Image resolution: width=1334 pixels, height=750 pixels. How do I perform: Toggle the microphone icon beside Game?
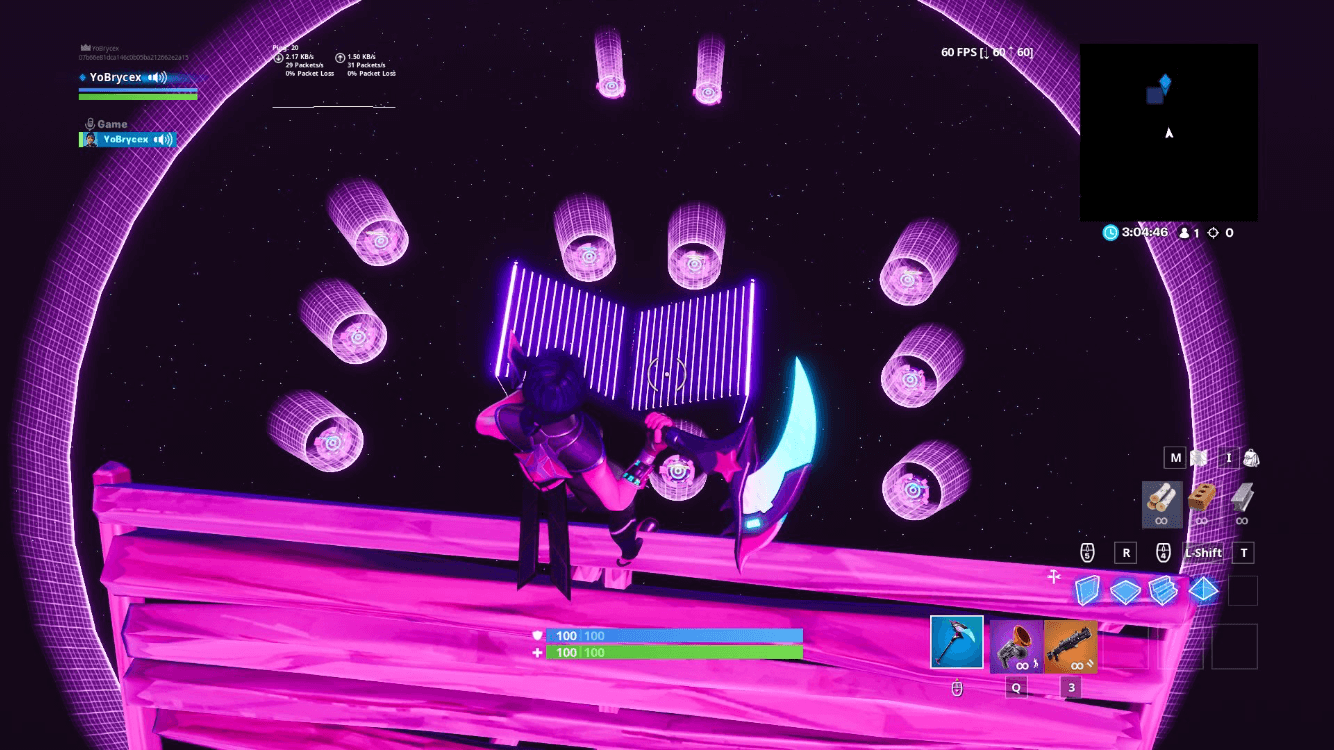pos(90,123)
